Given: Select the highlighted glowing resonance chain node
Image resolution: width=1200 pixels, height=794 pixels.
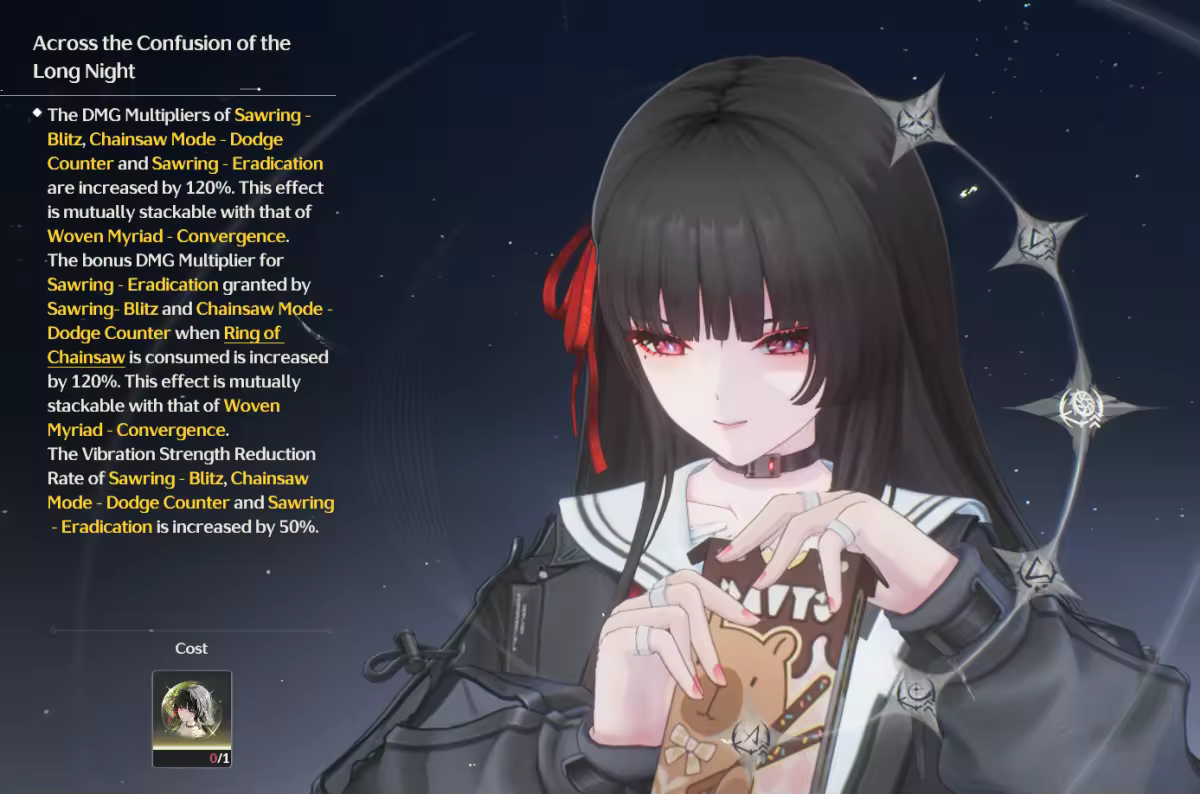Looking at the screenshot, I should tap(1083, 407).
